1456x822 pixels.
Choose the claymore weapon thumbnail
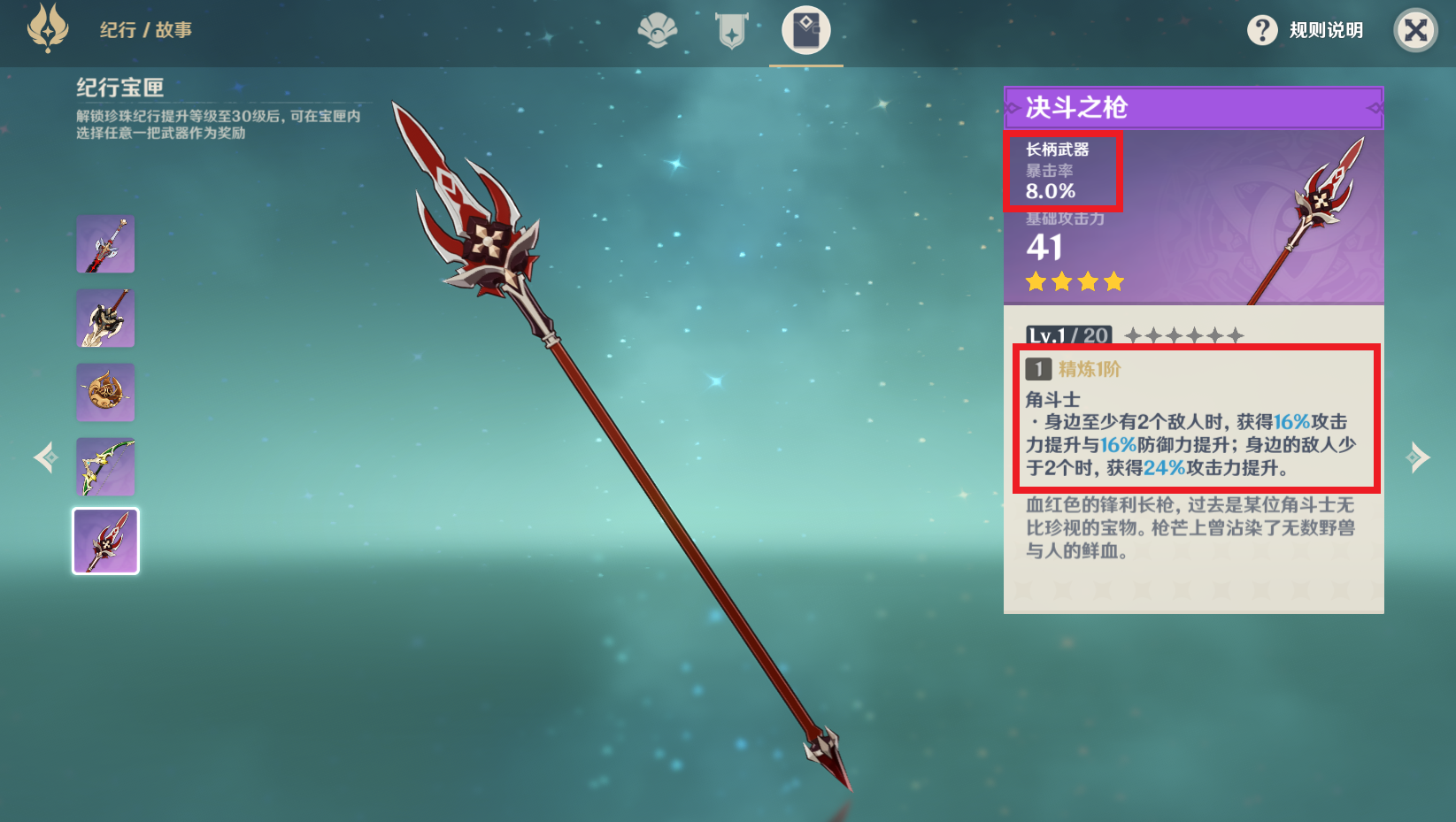click(105, 319)
